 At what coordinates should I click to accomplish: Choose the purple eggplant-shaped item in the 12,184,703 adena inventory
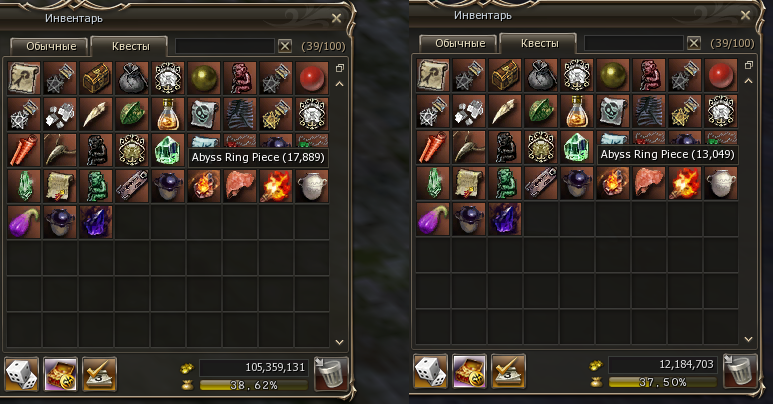(432, 218)
